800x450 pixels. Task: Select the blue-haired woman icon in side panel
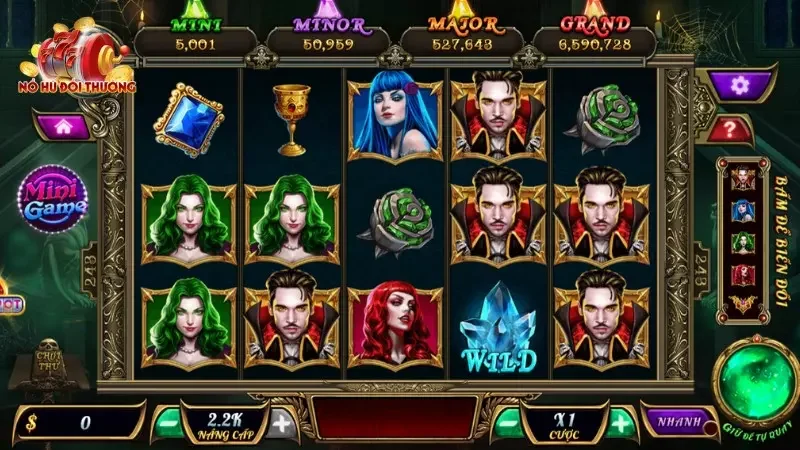743,212
